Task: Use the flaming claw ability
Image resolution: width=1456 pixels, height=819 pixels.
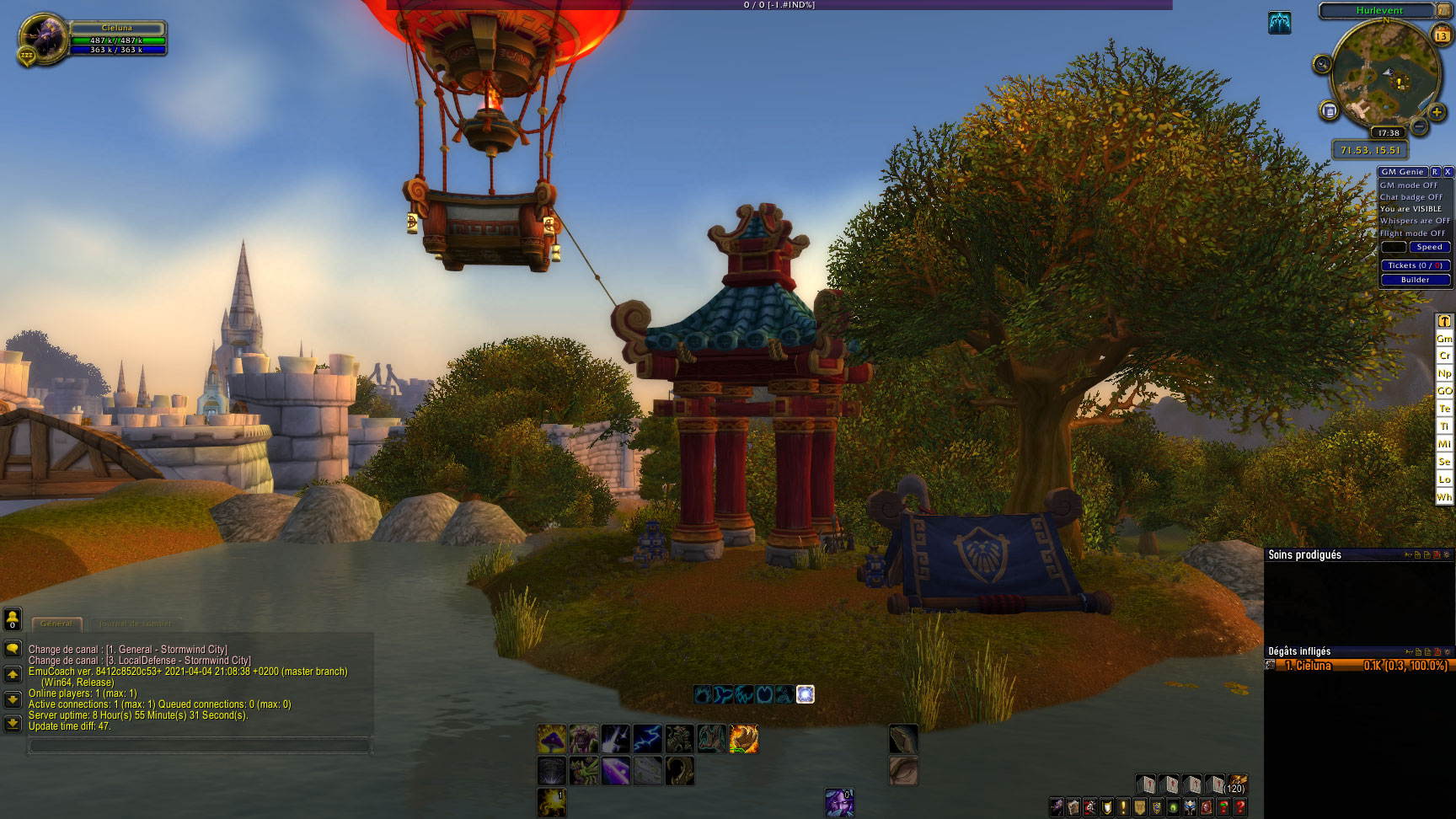Action: click(743, 739)
